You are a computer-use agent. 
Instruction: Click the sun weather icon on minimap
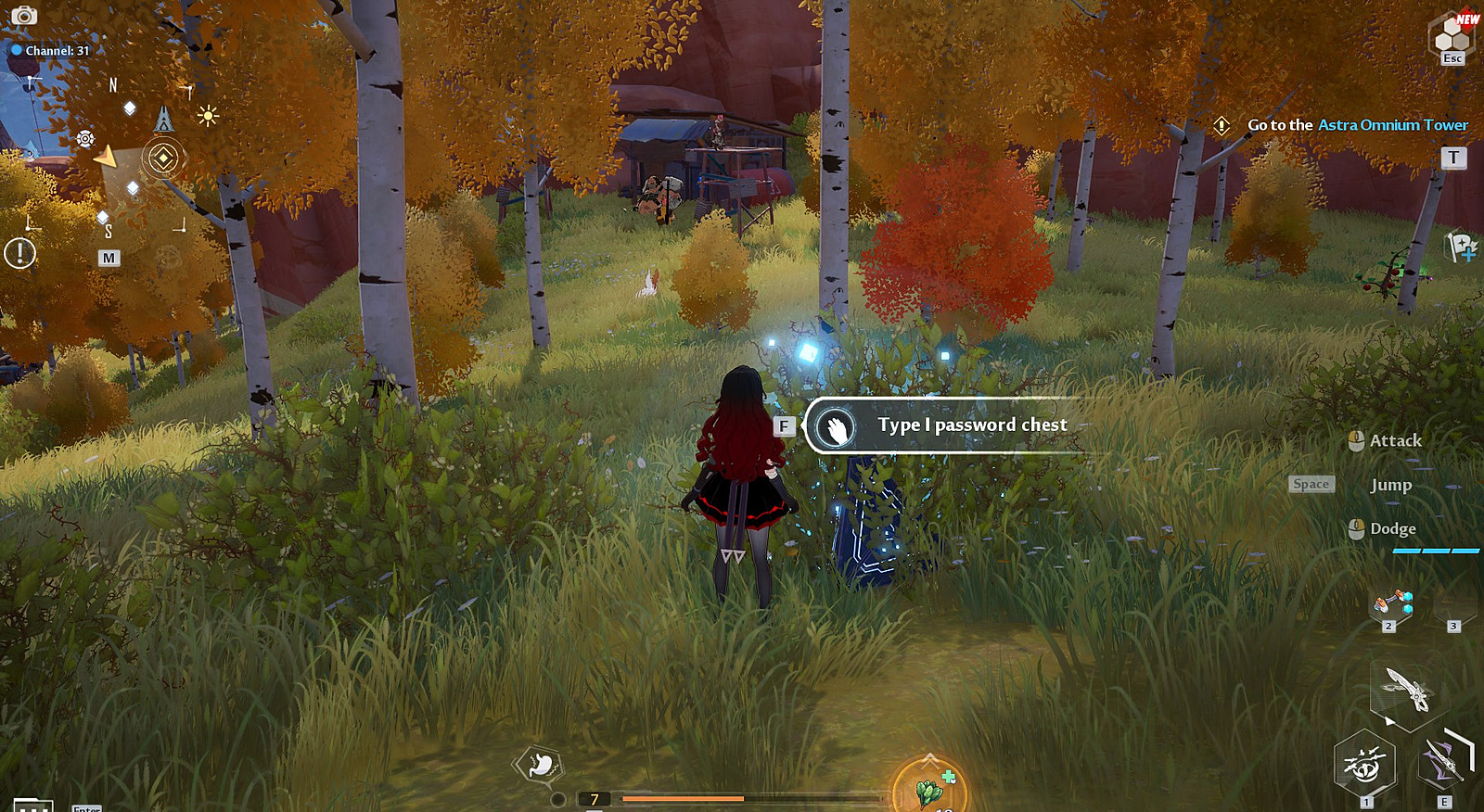click(208, 116)
